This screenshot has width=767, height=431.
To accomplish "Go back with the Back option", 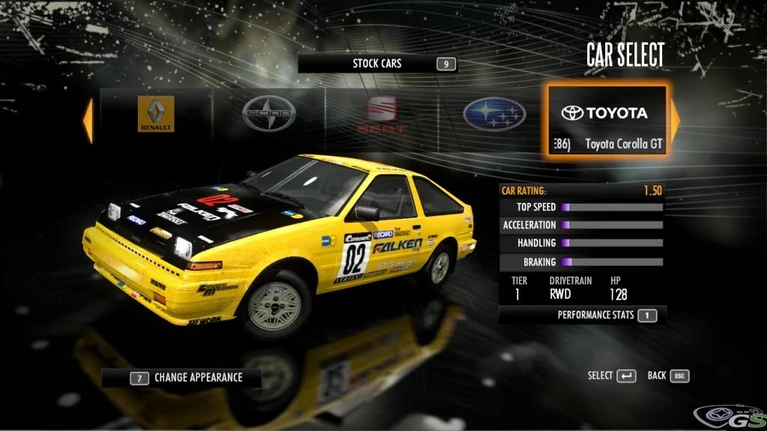I will [x=668, y=376].
